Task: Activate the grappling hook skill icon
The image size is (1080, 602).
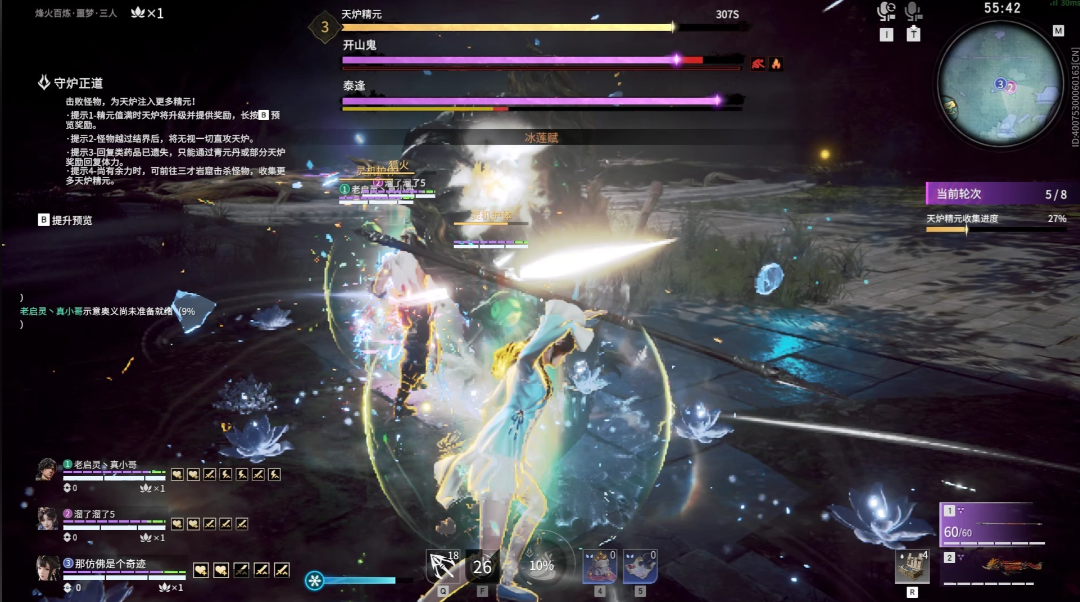Action: tap(442, 566)
